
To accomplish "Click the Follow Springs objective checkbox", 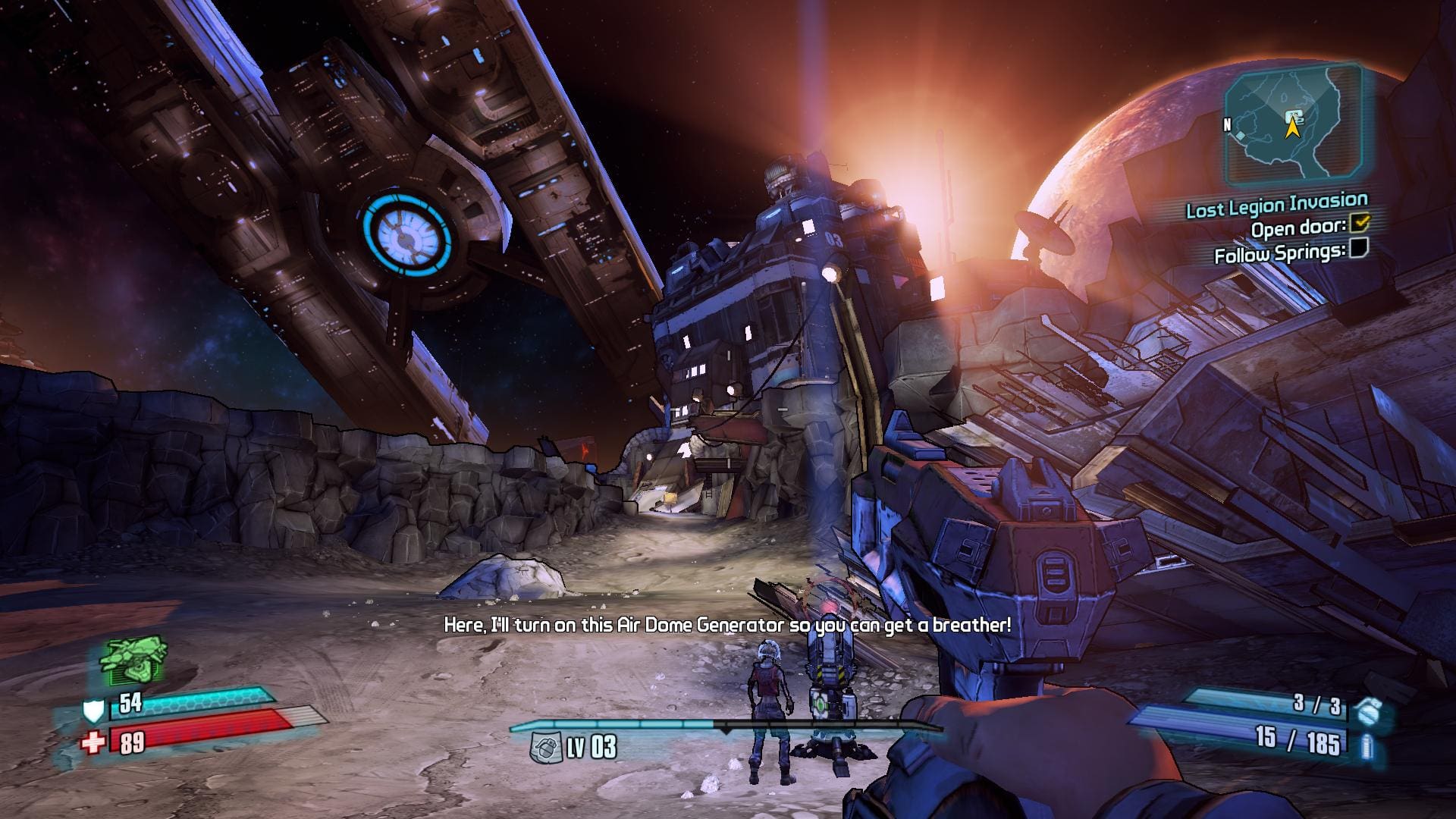I will pos(1359,248).
